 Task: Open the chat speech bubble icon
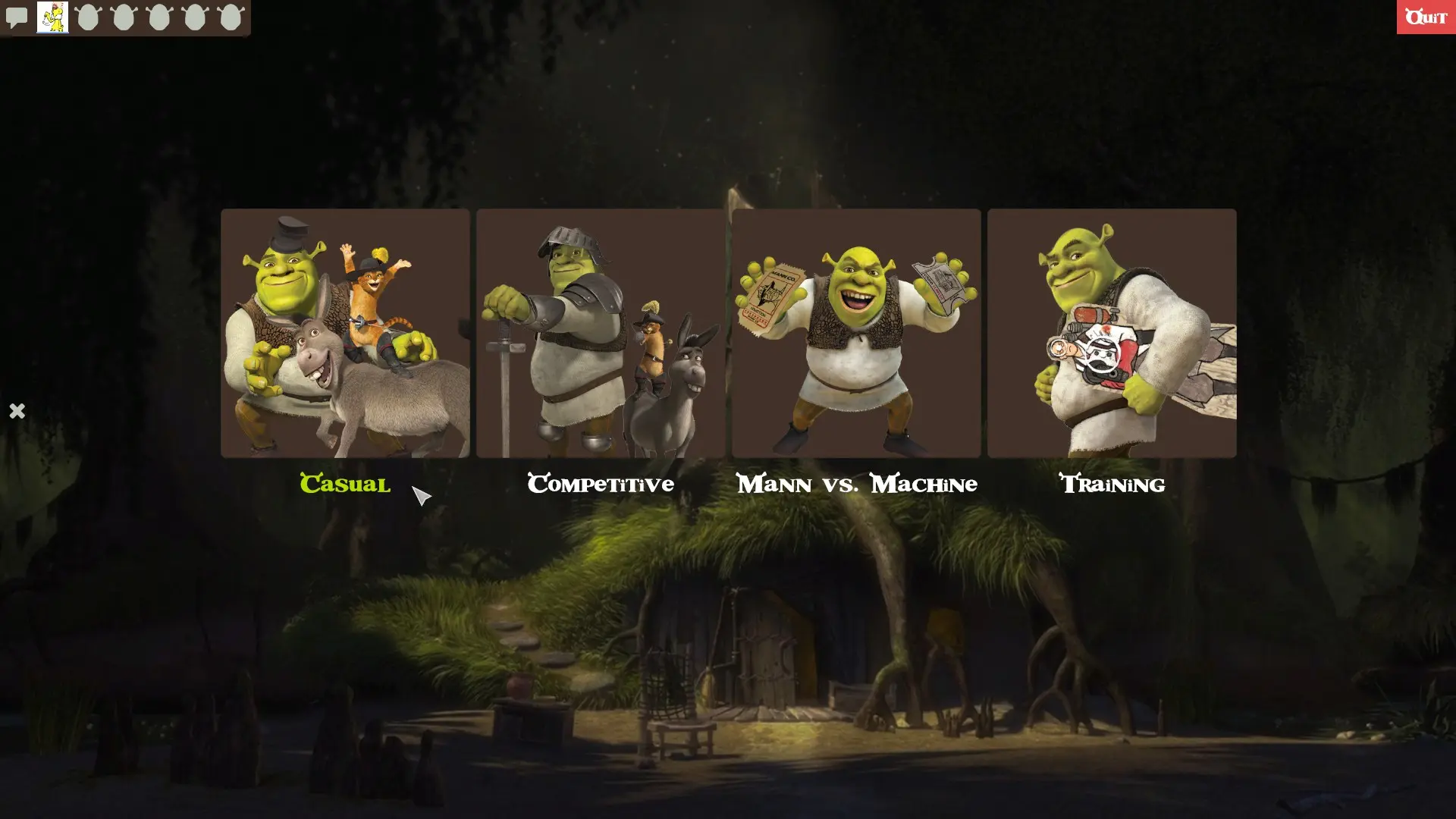[16, 17]
